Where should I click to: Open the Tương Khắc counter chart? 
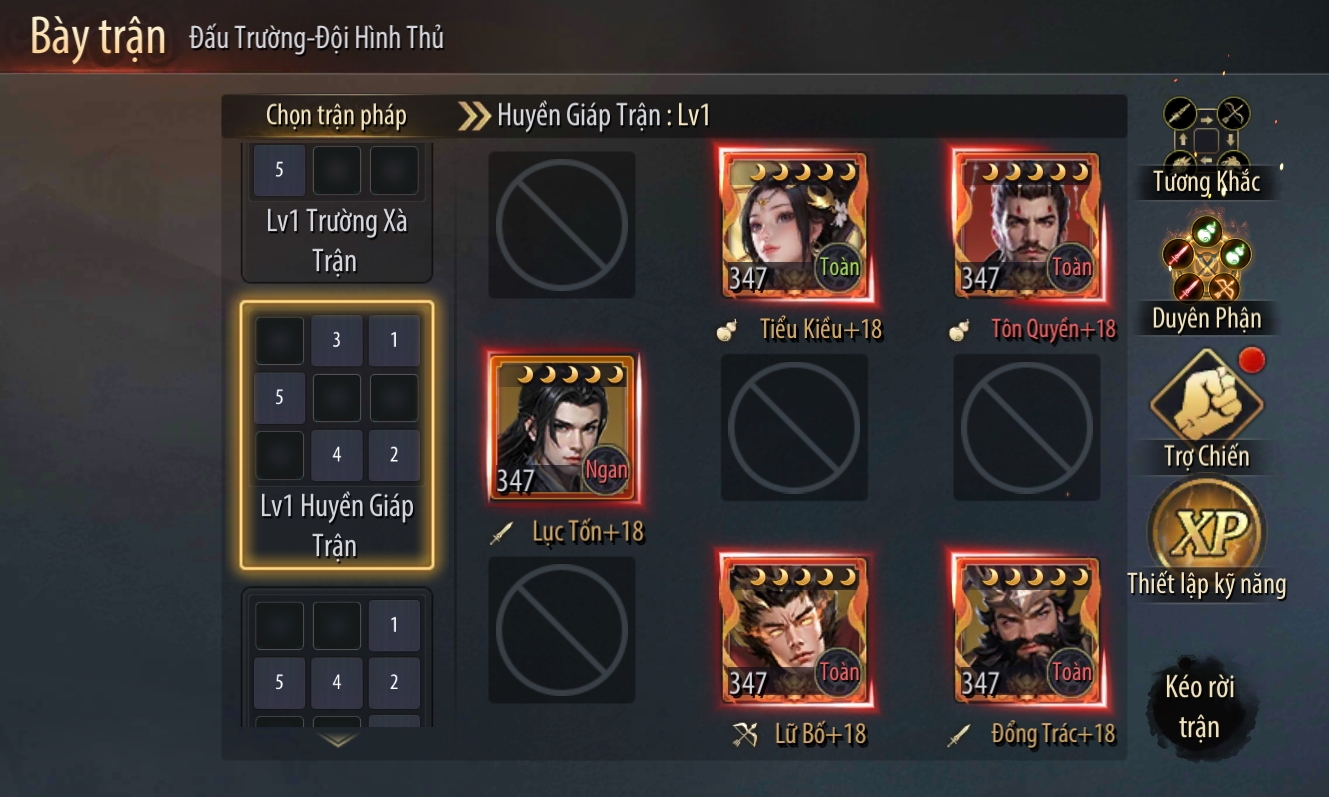point(1206,146)
